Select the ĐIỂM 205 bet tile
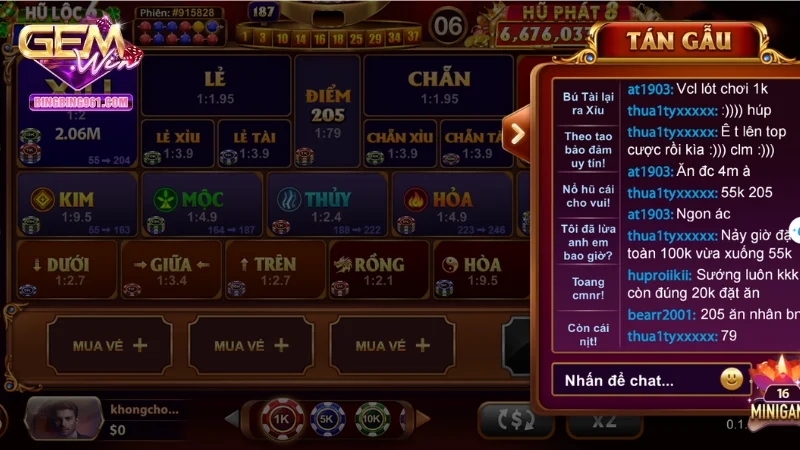 coord(327,112)
